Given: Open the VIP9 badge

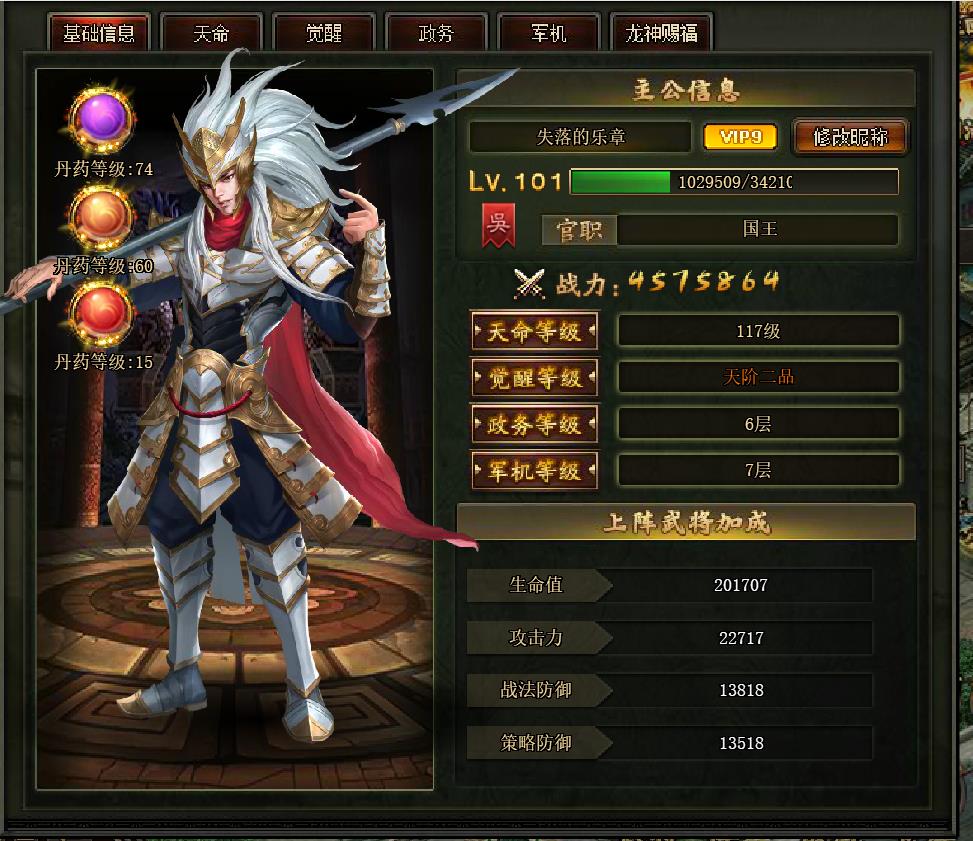Looking at the screenshot, I should point(740,137).
